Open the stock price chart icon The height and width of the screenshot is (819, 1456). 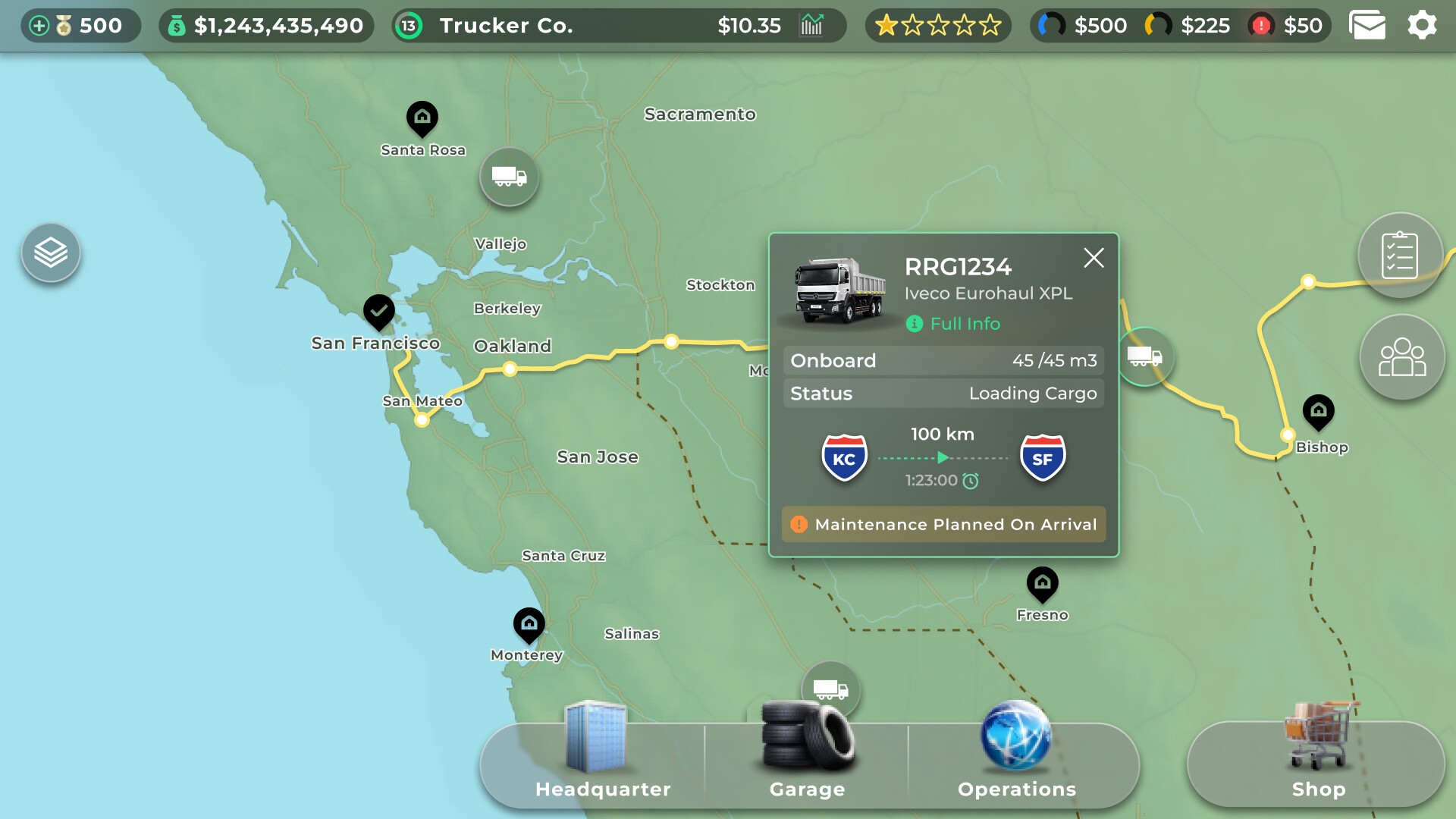click(x=811, y=25)
